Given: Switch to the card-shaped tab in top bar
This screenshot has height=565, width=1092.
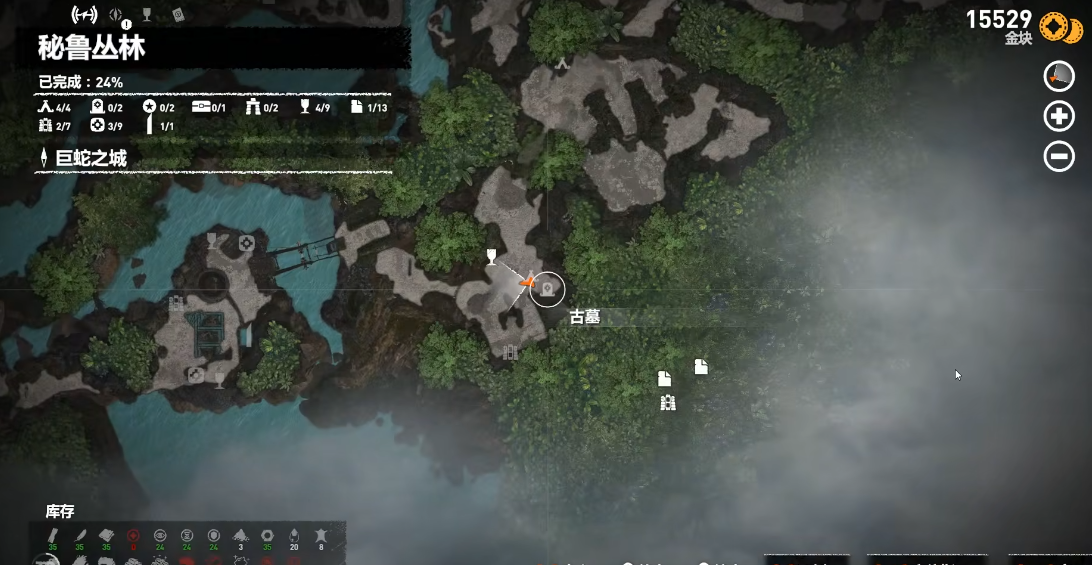Looking at the screenshot, I should click(178, 14).
